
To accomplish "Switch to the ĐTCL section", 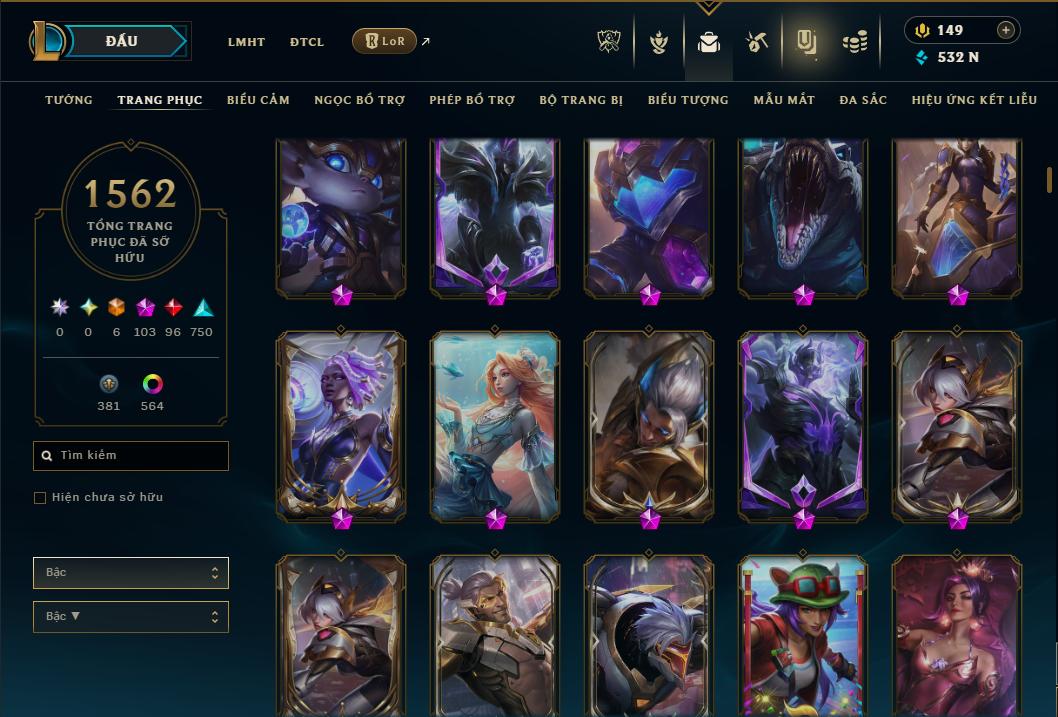I will click(307, 42).
